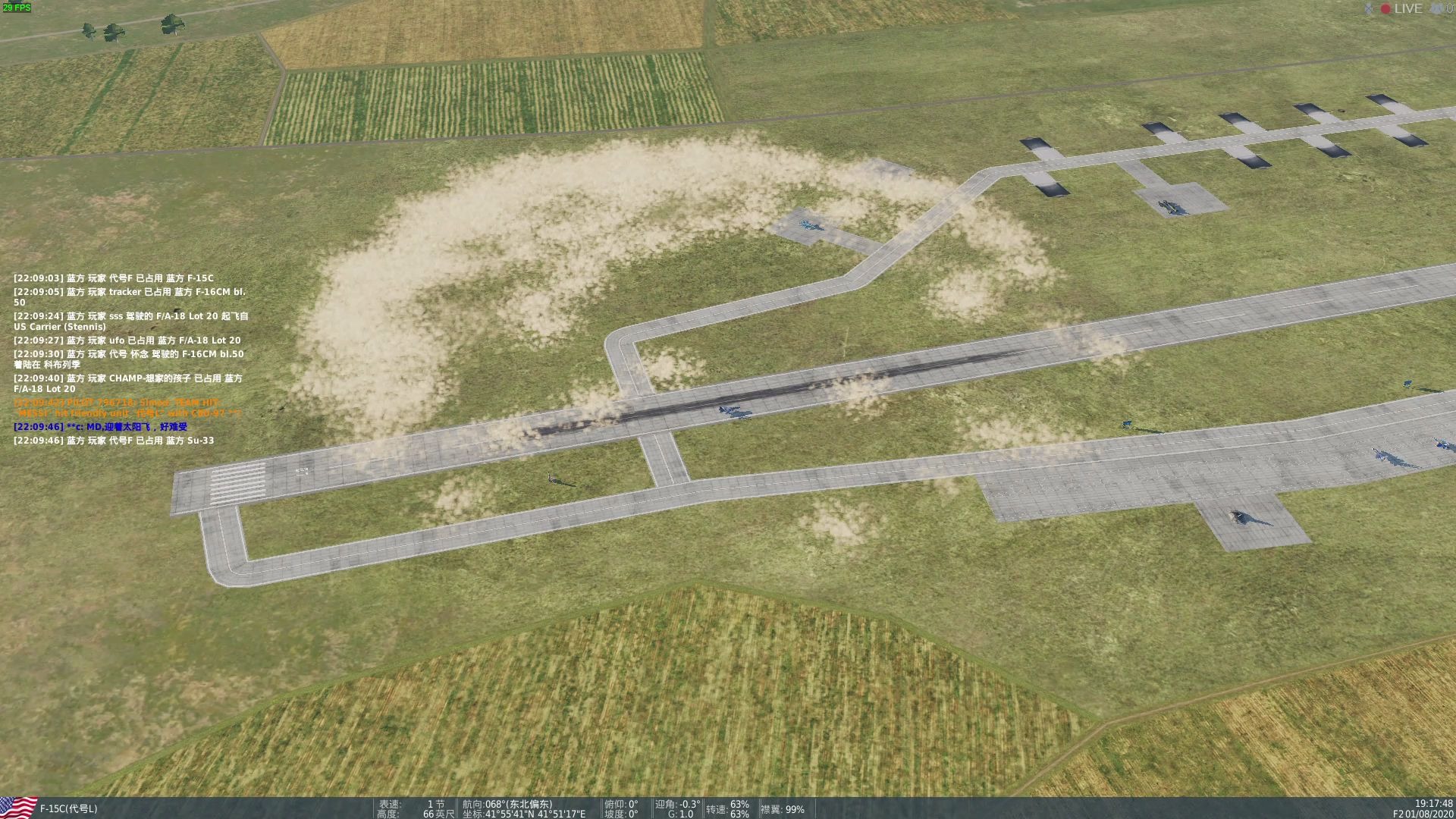Click the crossed indicator left of the red dot
The width and height of the screenshot is (1456, 819).
[1370, 8]
